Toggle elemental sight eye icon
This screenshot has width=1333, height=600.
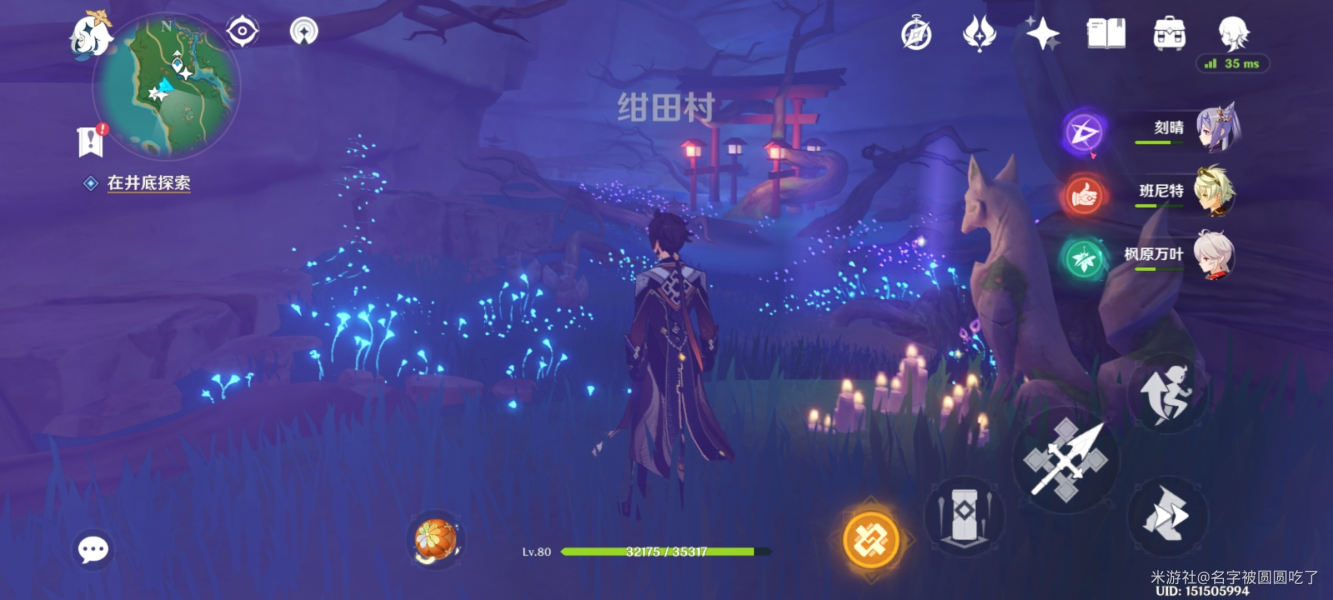242,32
